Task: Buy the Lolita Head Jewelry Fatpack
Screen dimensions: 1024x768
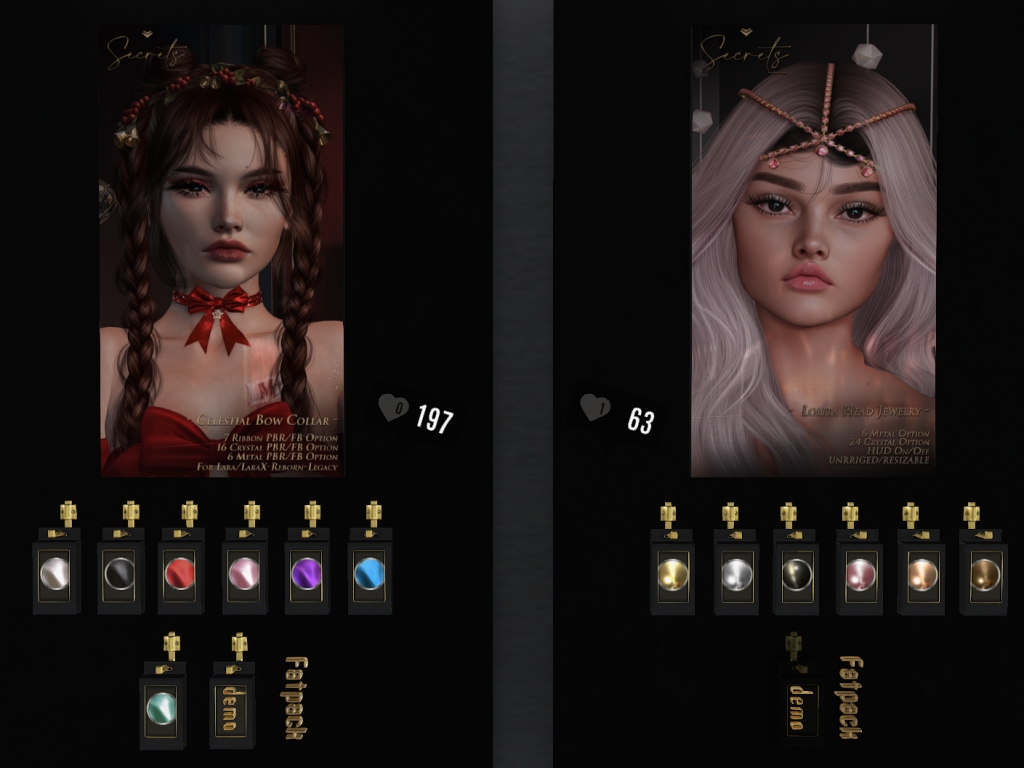Action: [850, 697]
